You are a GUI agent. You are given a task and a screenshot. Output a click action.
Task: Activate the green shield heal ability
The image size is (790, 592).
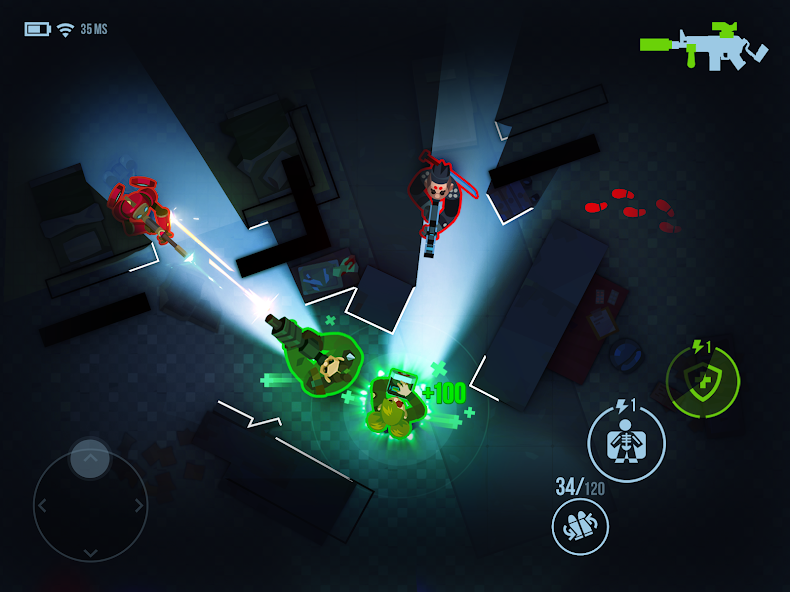(x=703, y=381)
